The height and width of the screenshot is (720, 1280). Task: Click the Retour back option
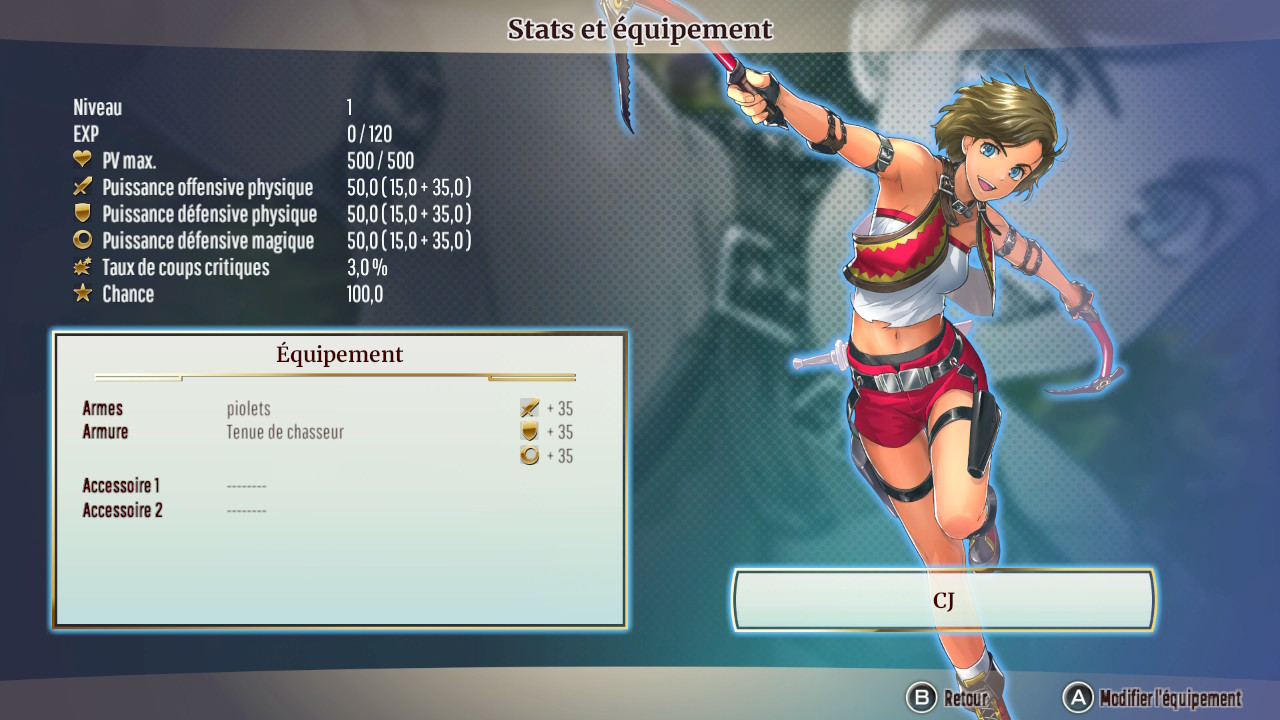[948, 698]
